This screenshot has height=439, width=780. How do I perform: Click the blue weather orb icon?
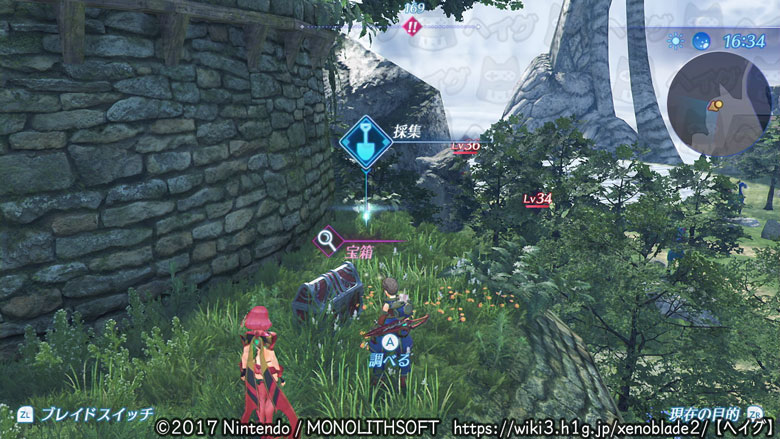point(701,42)
